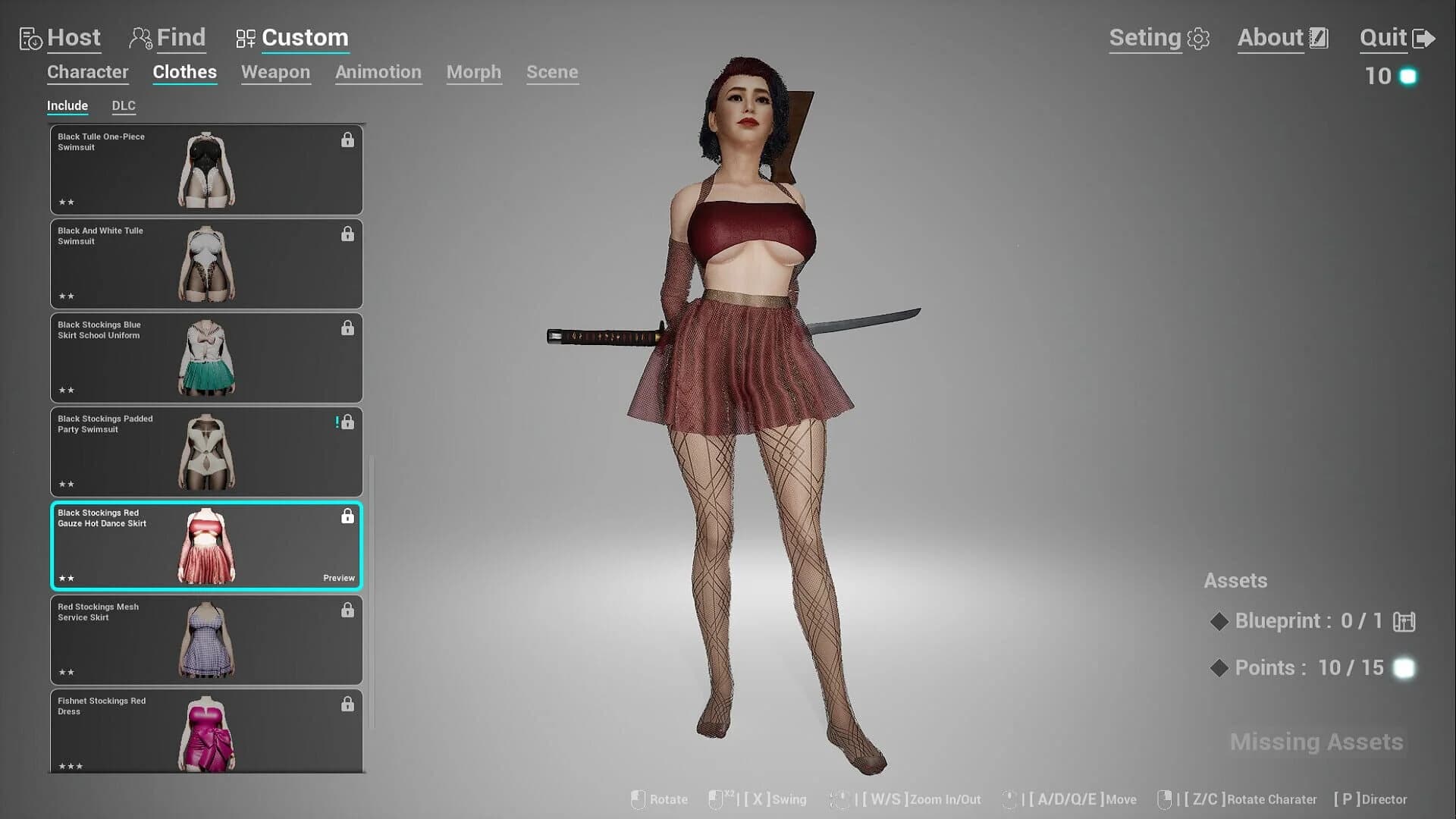
Task: Choose Black Tulle One-Piece Swimsuit
Action: coord(206,170)
